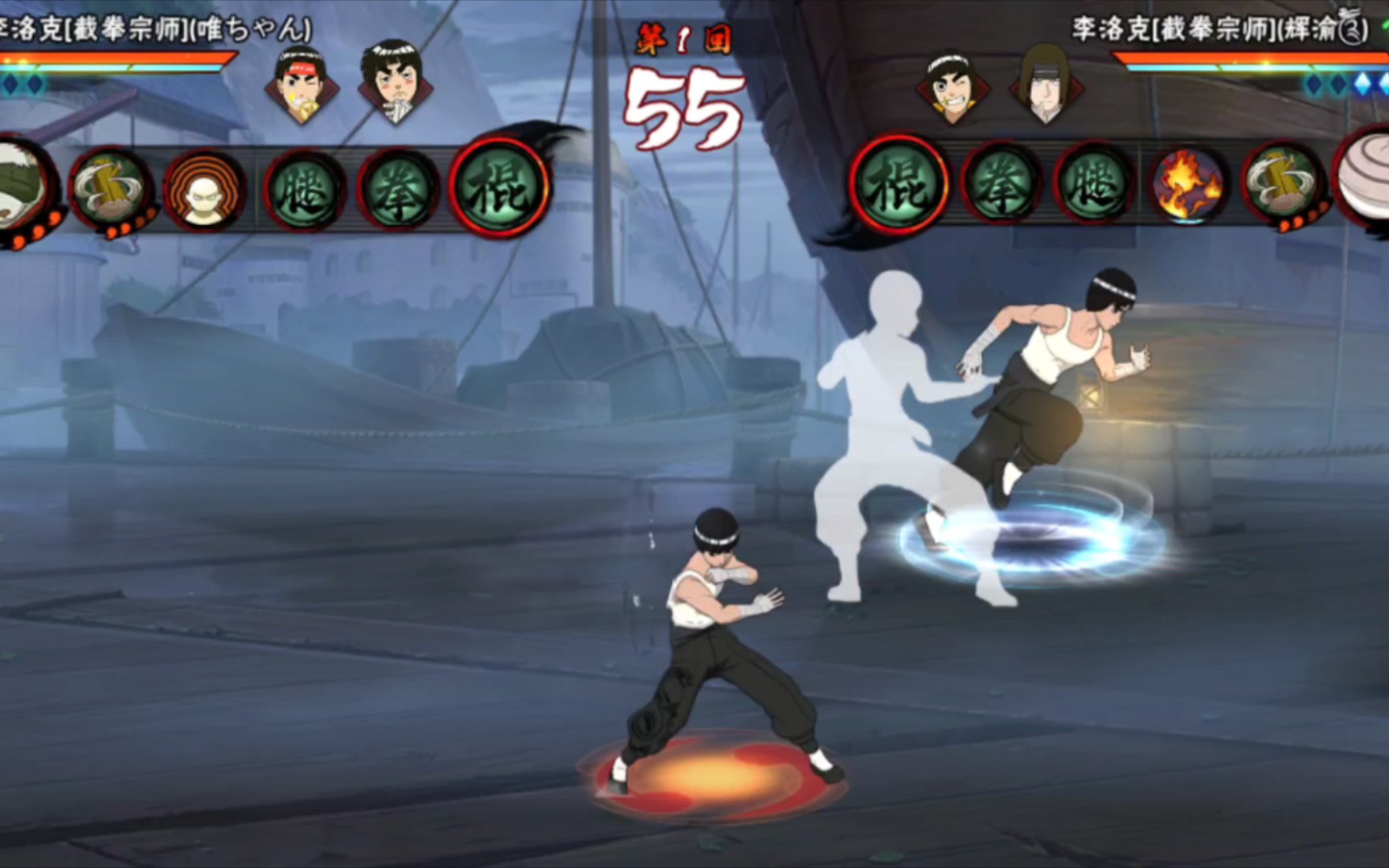
Task: Select 唯ちゃん's 拳 fist stance icon
Action: click(x=399, y=191)
